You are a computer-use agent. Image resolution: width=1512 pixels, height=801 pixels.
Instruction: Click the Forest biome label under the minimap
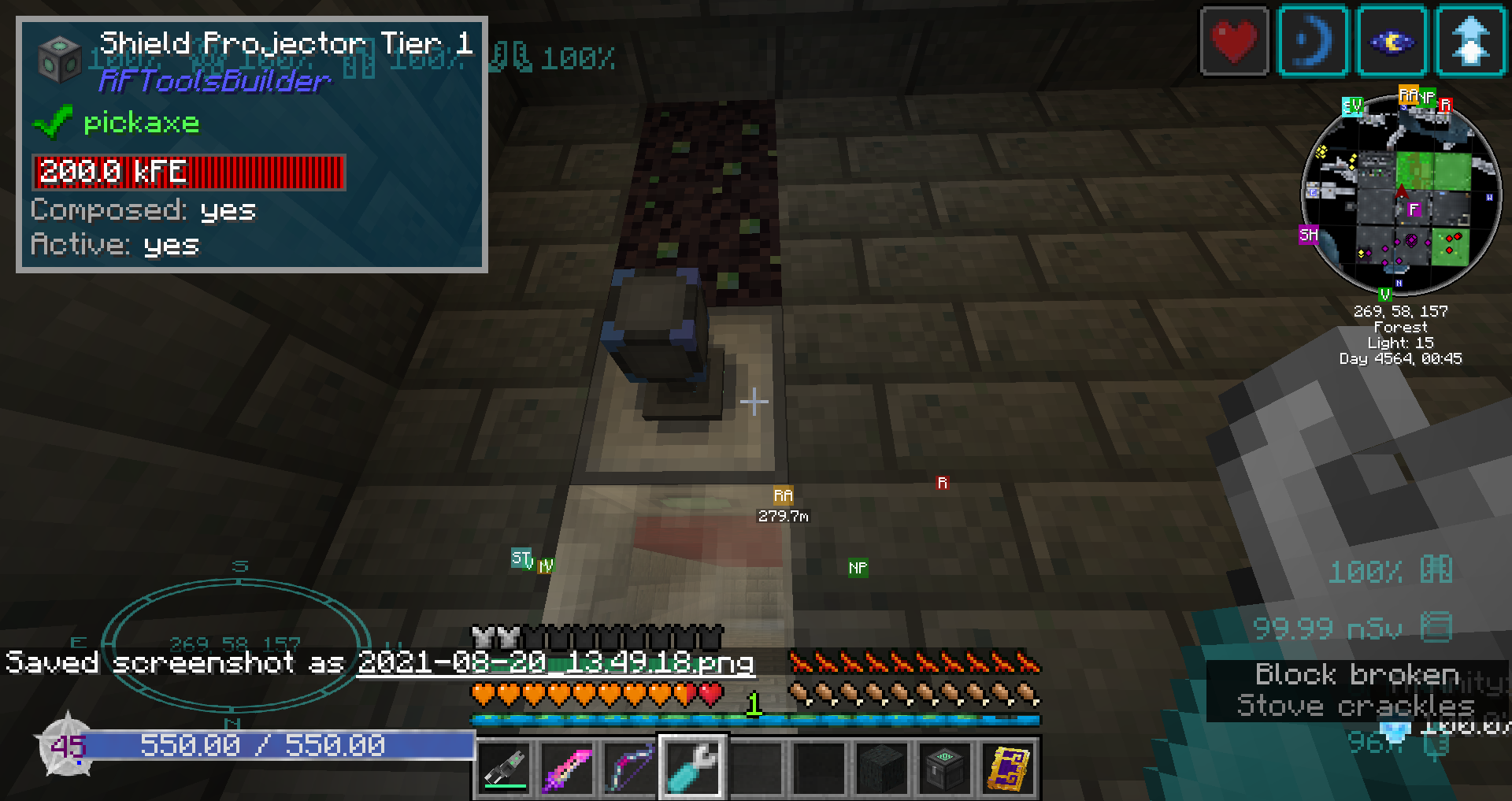pyautogui.click(x=1400, y=326)
